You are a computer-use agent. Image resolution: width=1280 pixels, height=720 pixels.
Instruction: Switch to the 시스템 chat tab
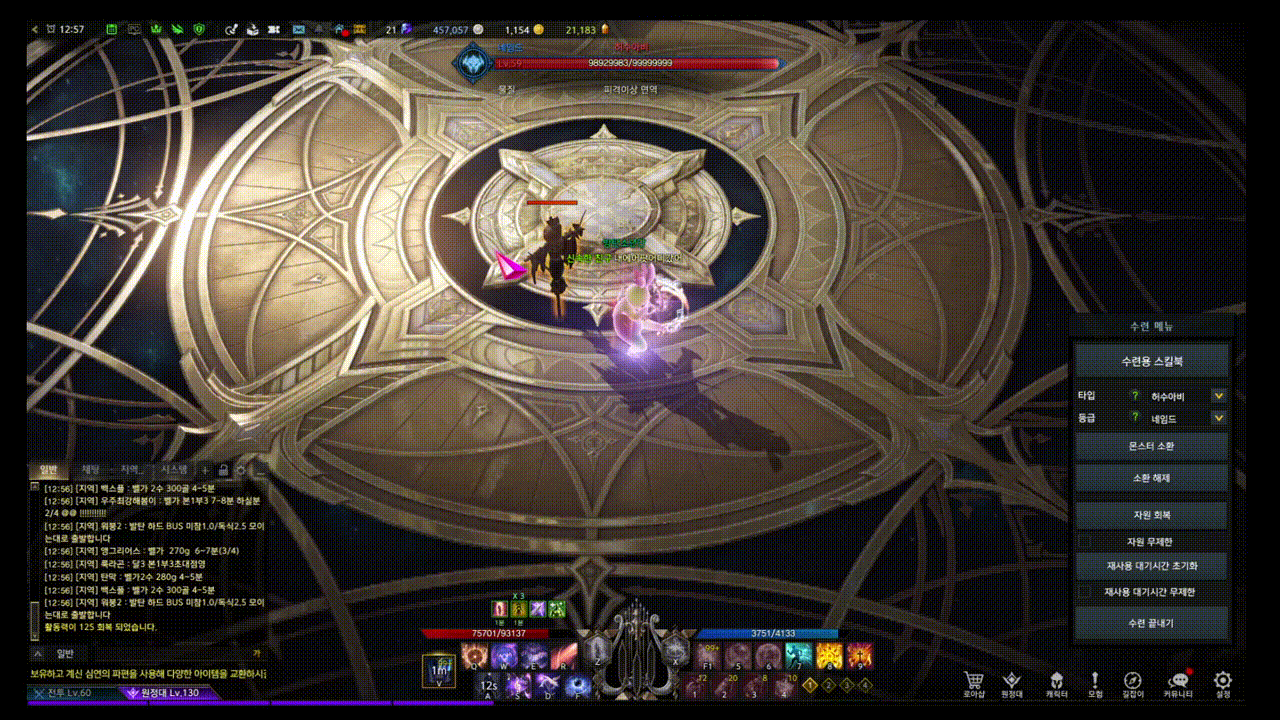(x=174, y=469)
